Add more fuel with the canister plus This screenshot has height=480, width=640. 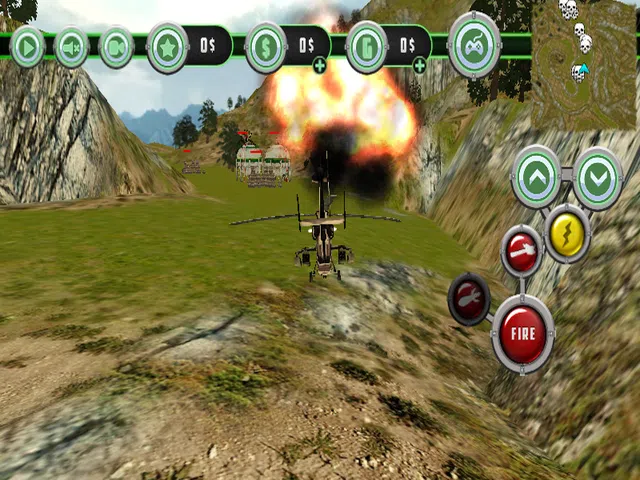[x=419, y=66]
